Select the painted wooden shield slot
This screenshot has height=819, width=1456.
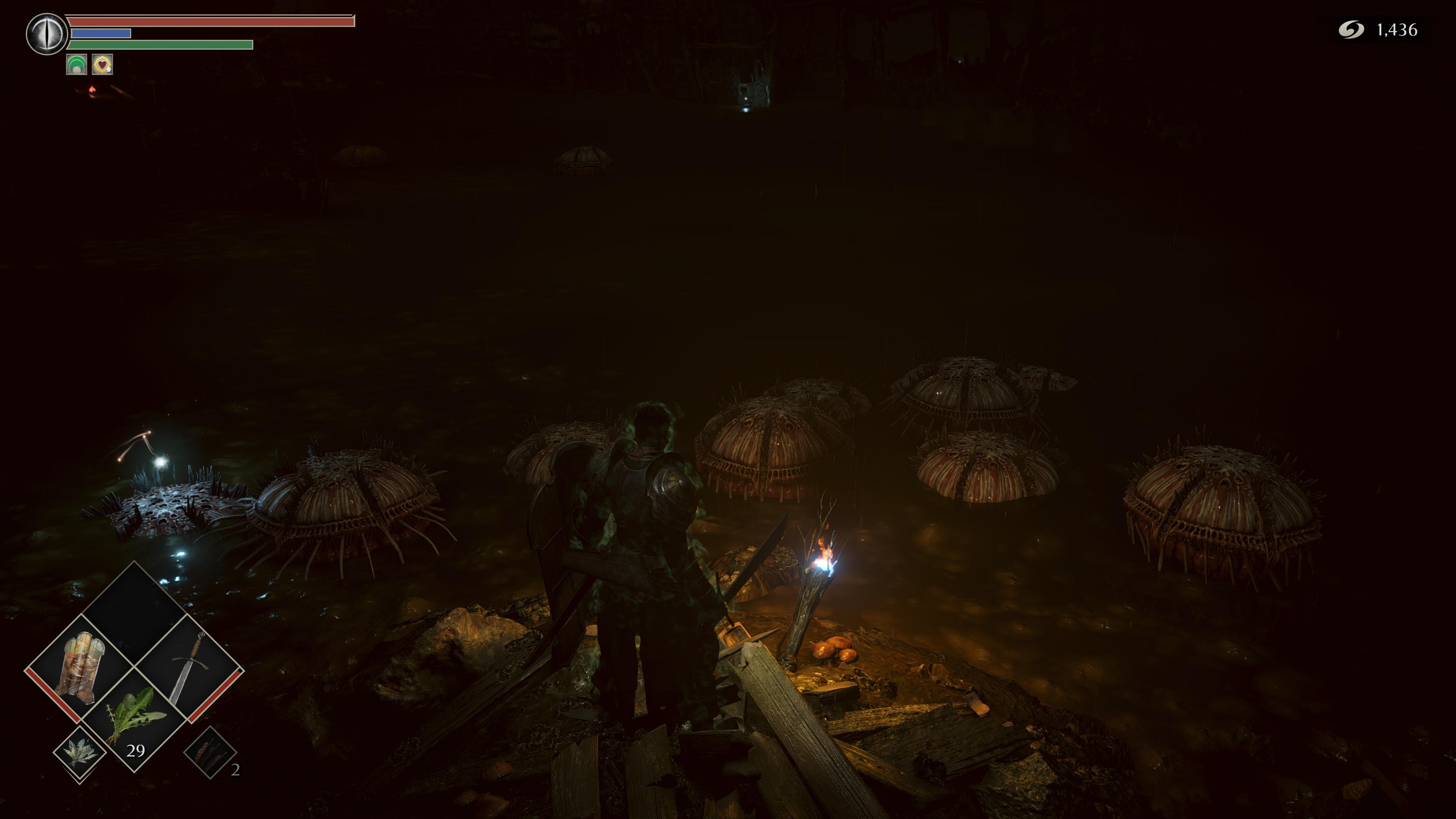tap(79, 670)
